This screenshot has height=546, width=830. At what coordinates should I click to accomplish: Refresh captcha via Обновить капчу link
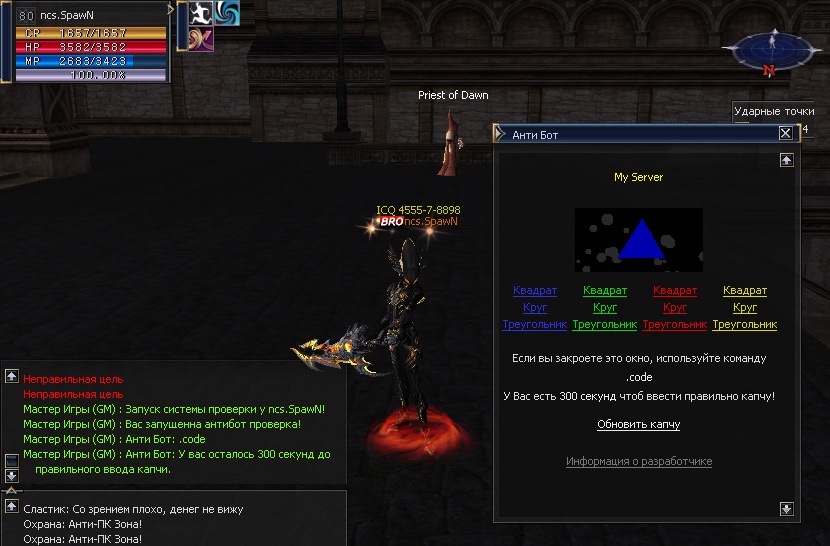pos(638,425)
